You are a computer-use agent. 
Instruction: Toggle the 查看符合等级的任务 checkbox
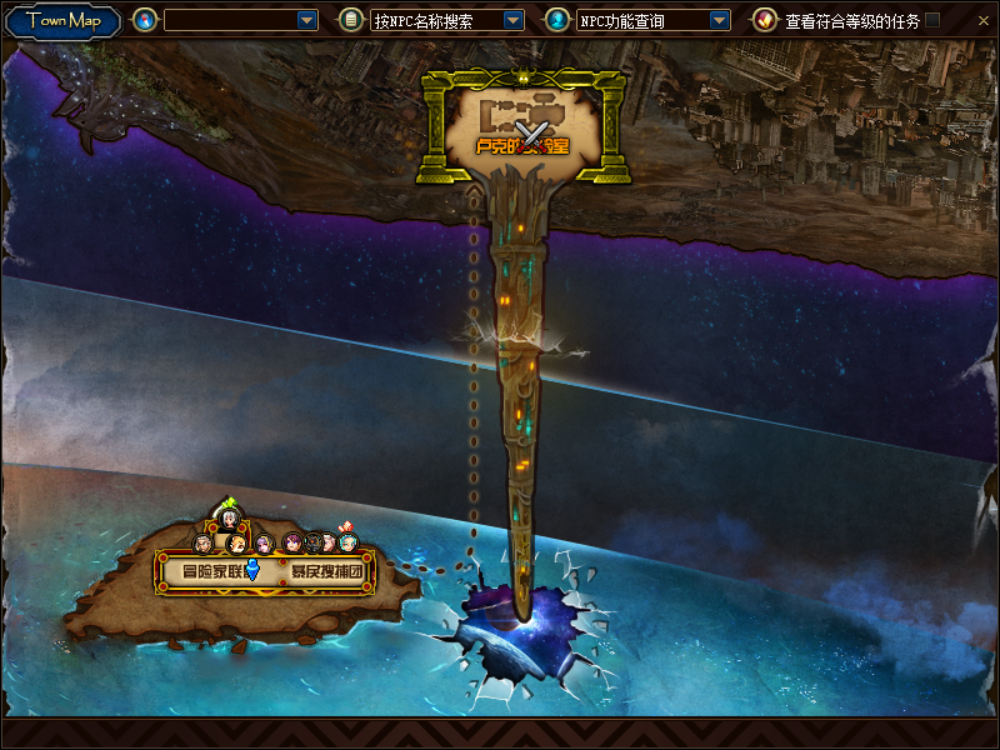933,21
